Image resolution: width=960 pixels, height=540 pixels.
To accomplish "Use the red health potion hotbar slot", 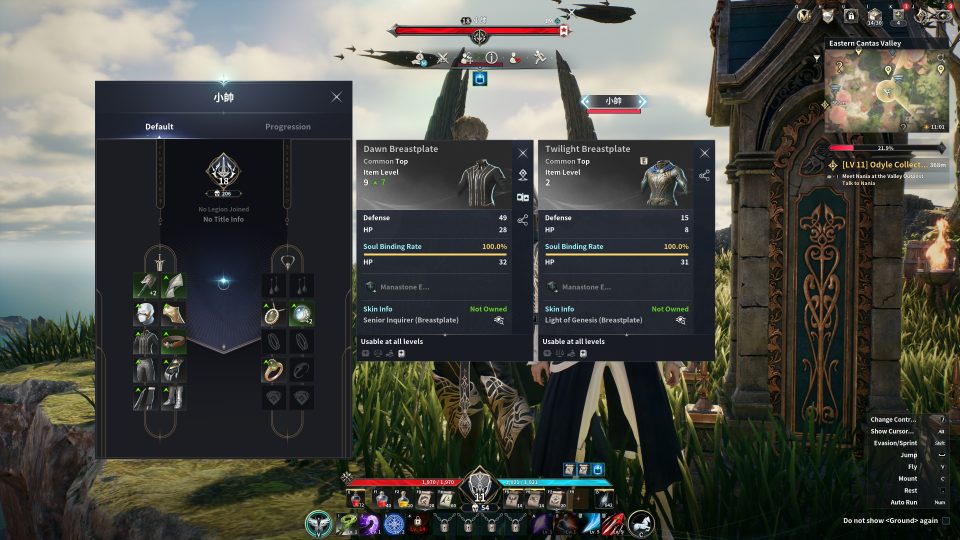I will pos(357,499).
